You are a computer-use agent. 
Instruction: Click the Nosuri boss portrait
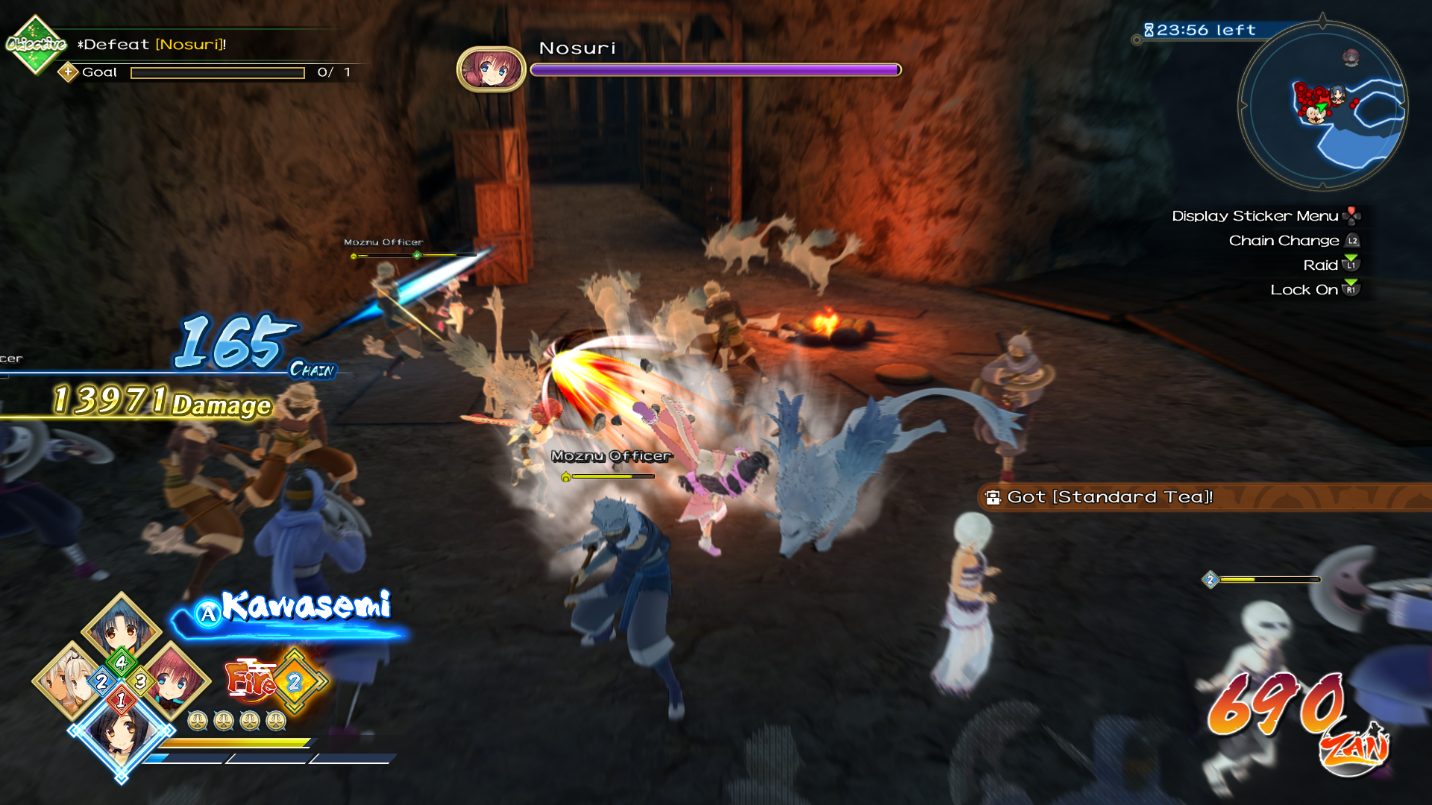[491, 70]
